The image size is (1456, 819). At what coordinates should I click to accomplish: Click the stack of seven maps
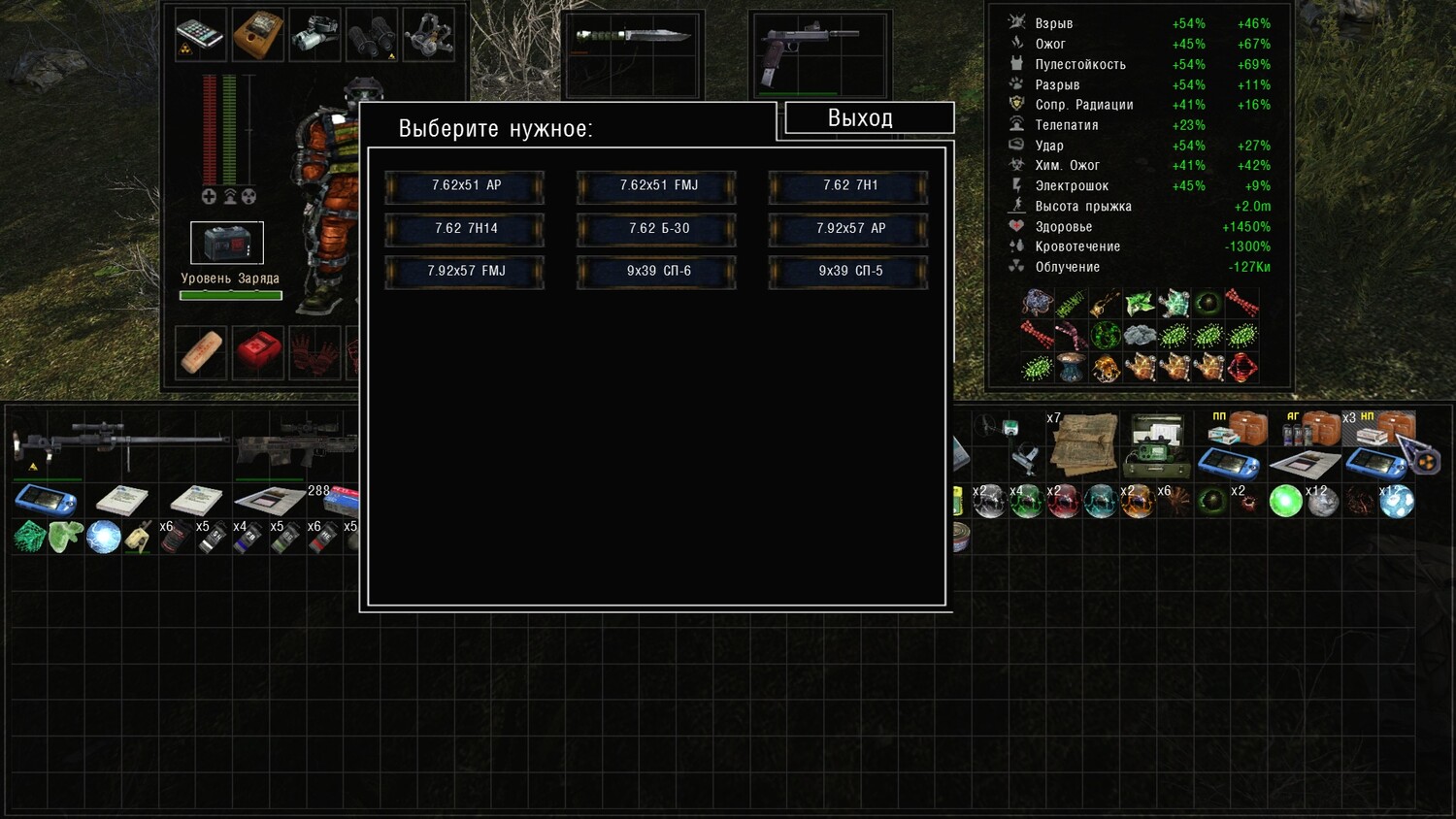1083,442
